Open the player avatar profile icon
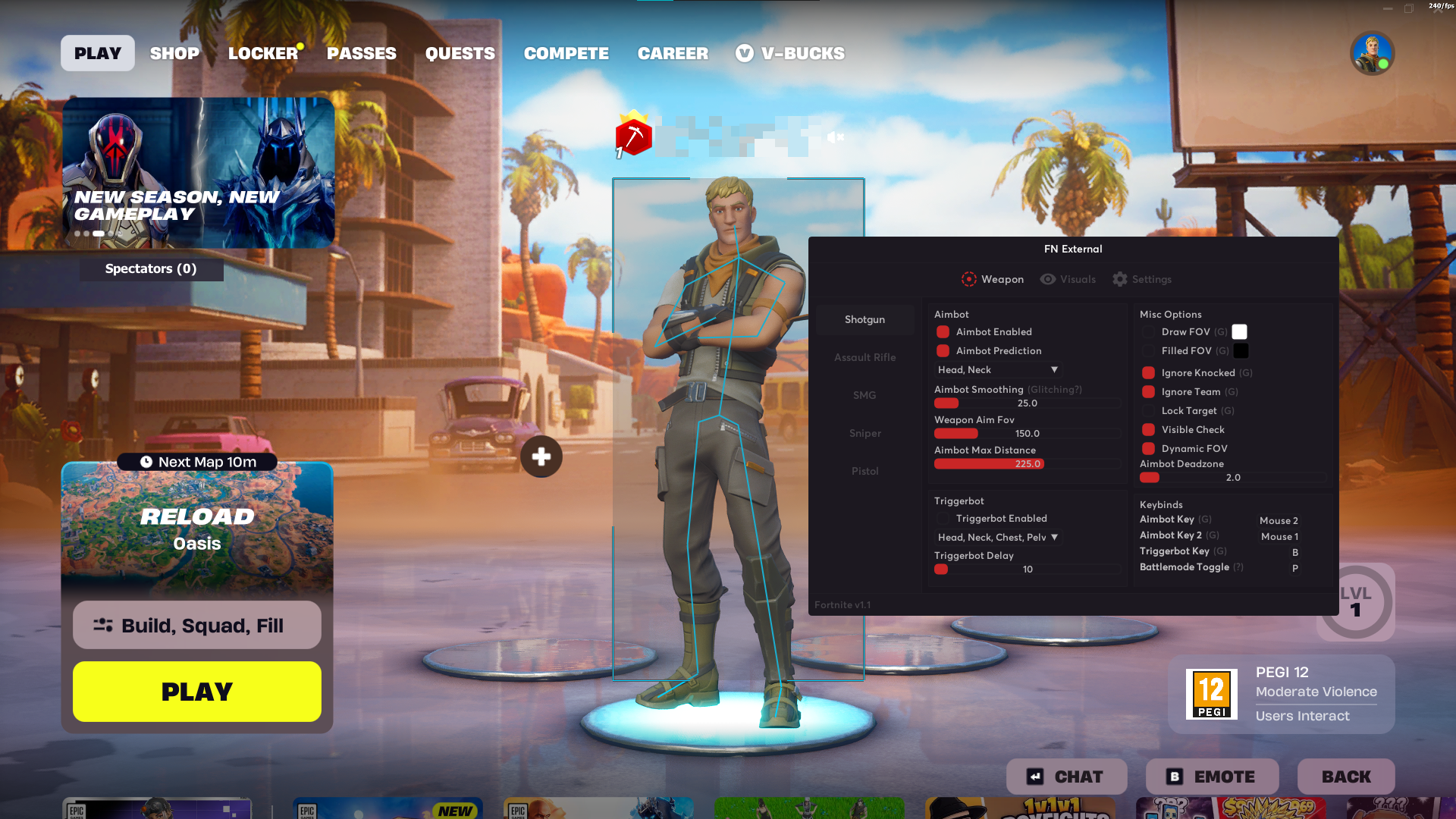Screen dimensions: 1456x819 (1373, 52)
